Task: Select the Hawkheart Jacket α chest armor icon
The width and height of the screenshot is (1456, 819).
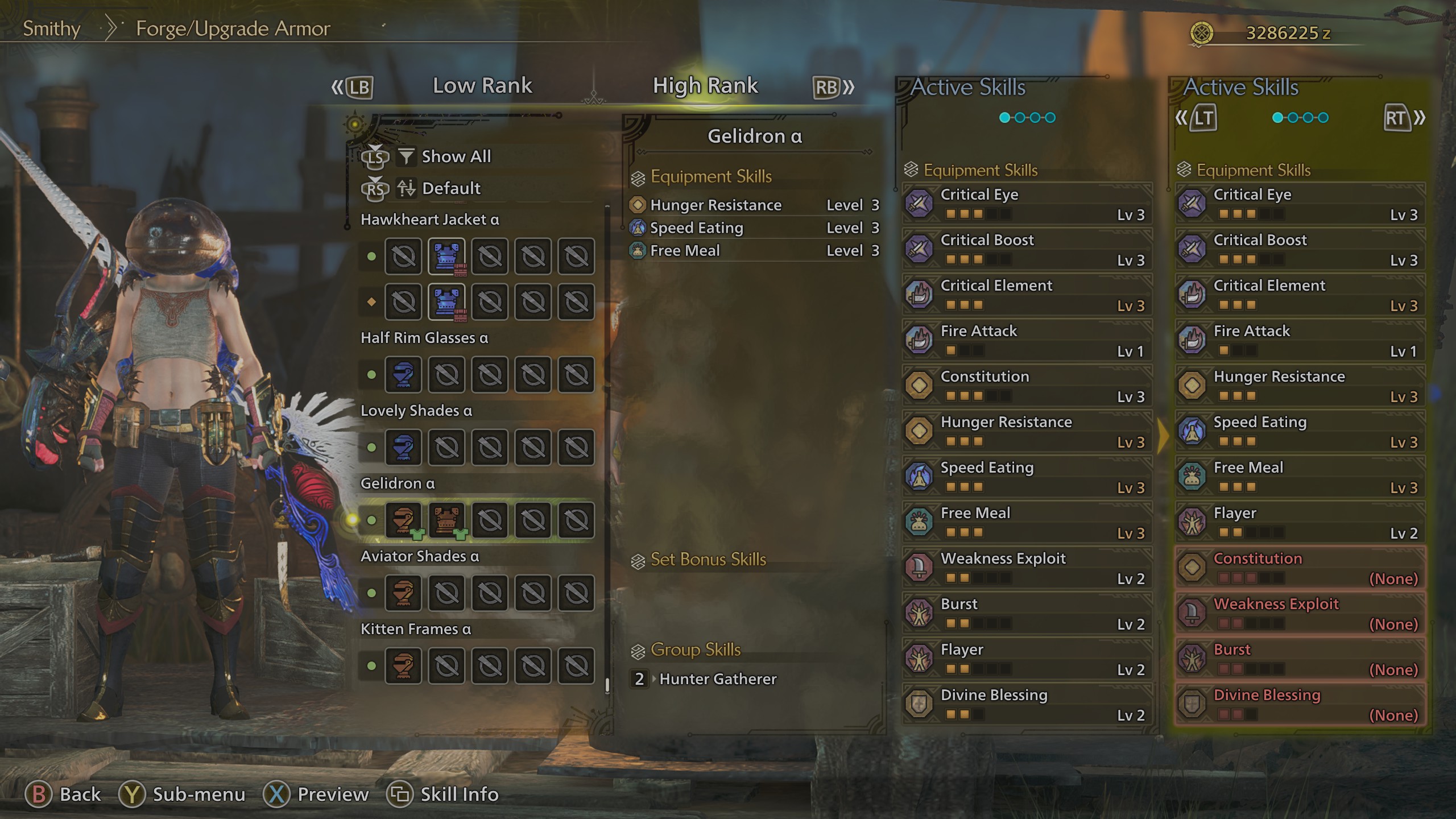Action: (446, 257)
